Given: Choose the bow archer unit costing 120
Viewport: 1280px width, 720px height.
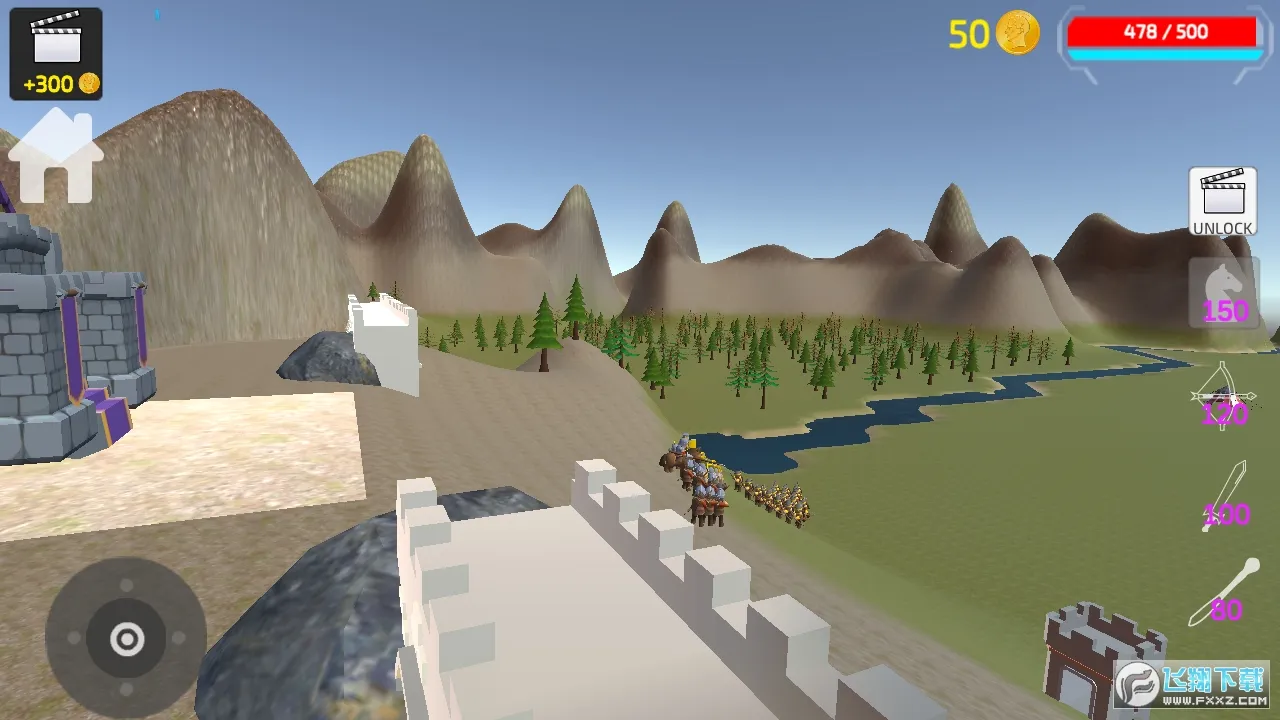Looking at the screenshot, I should click(1222, 397).
